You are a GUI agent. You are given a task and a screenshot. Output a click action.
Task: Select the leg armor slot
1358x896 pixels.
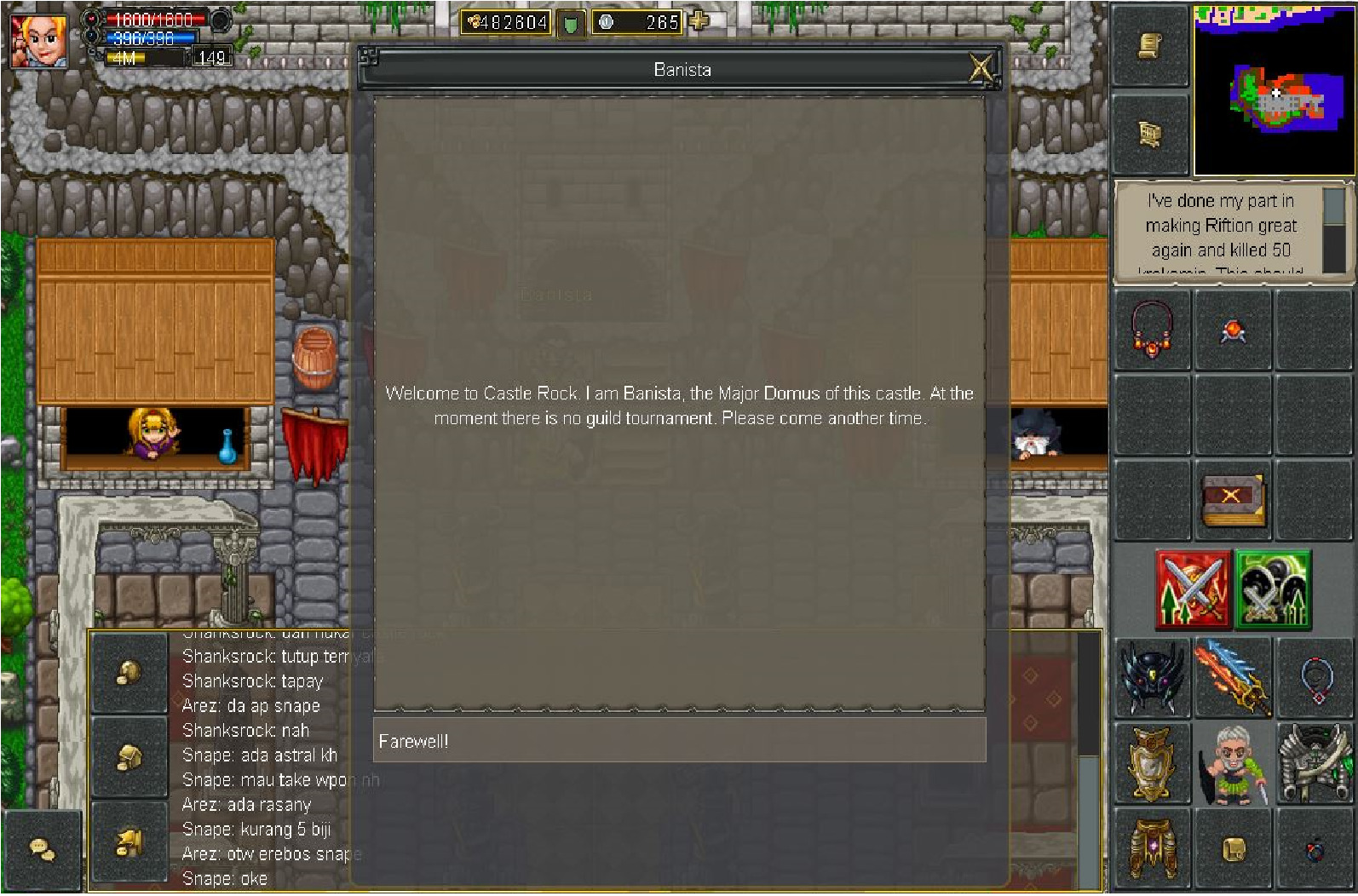(1152, 848)
